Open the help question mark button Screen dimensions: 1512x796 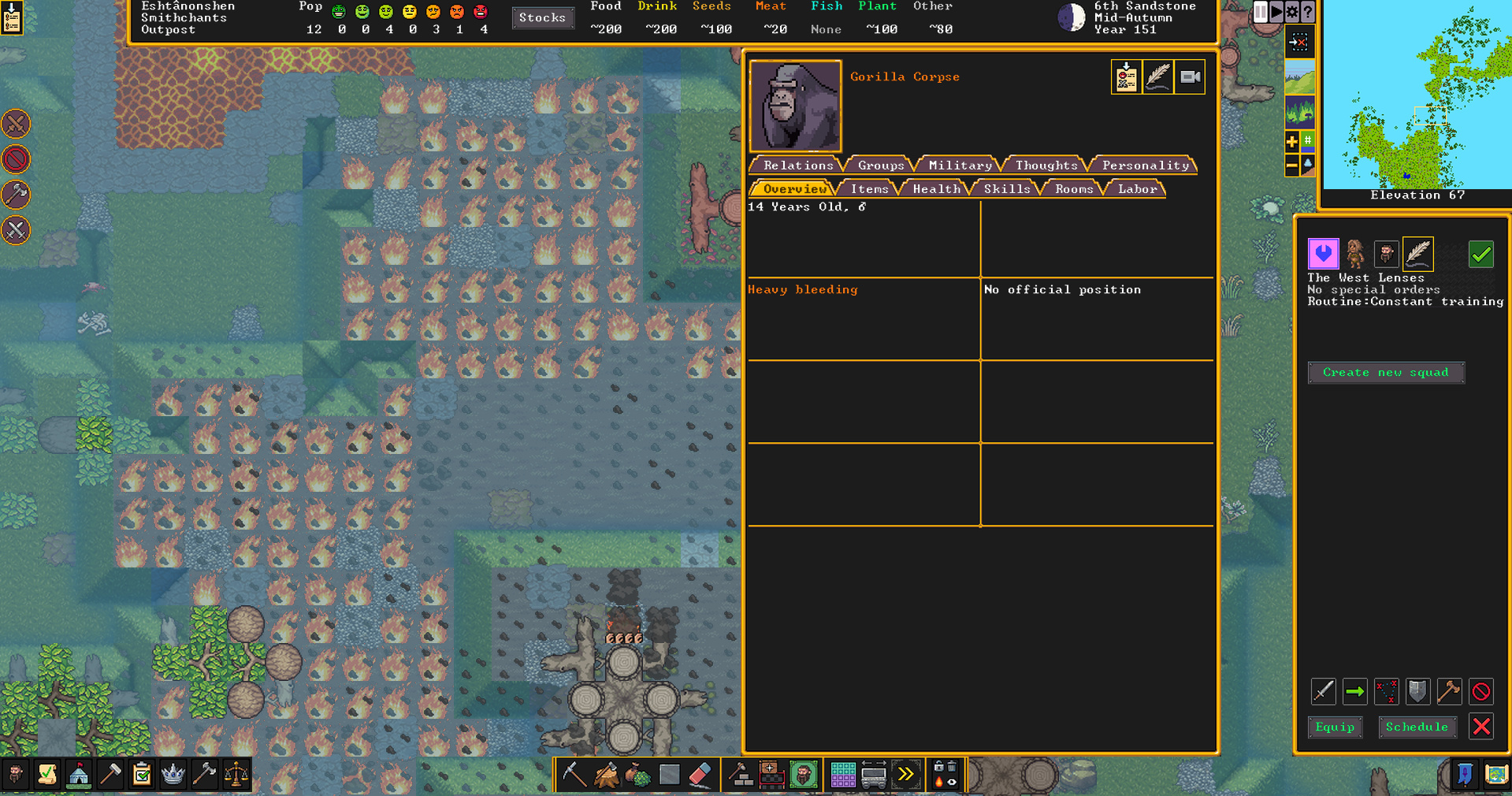click(1308, 12)
